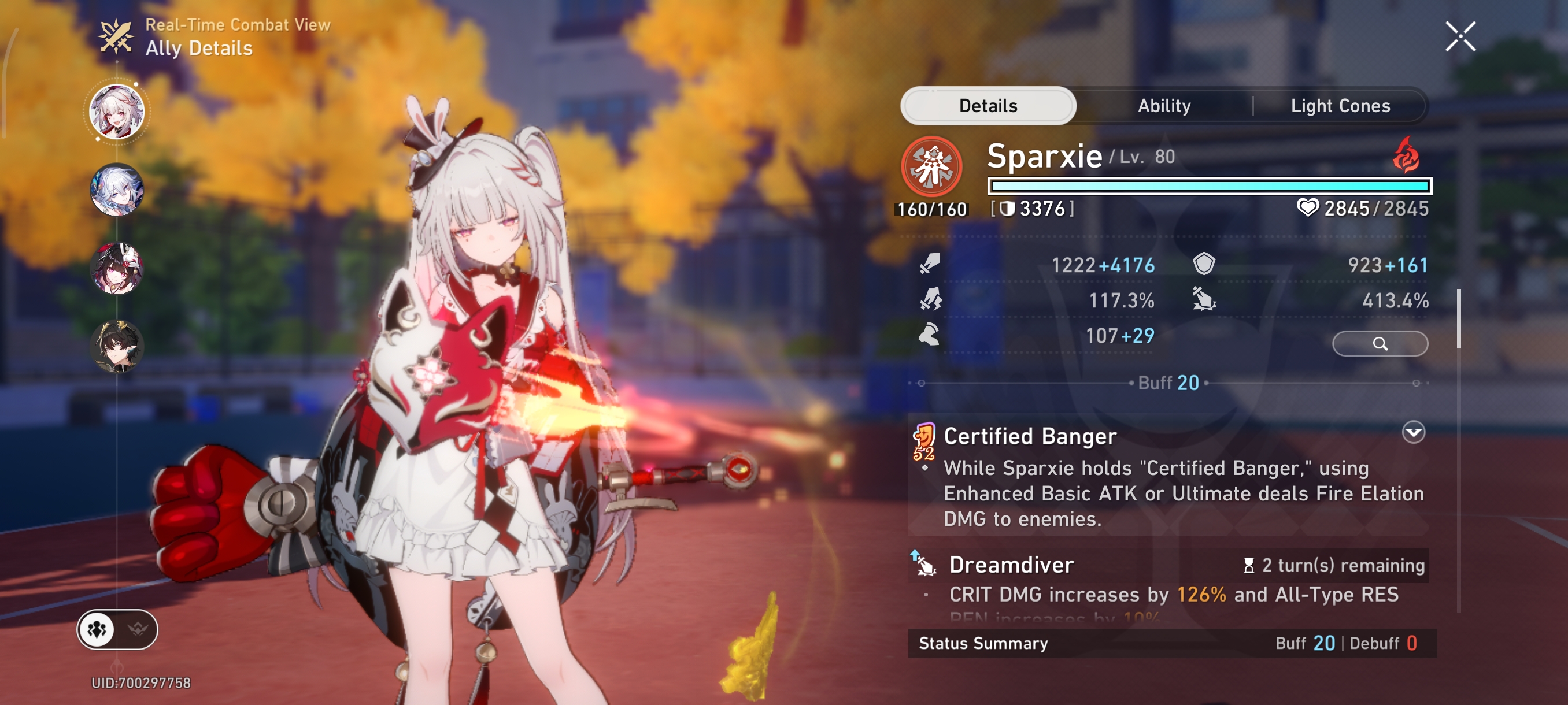Open the Status Summary bar
1568x705 pixels.
(x=1172, y=643)
